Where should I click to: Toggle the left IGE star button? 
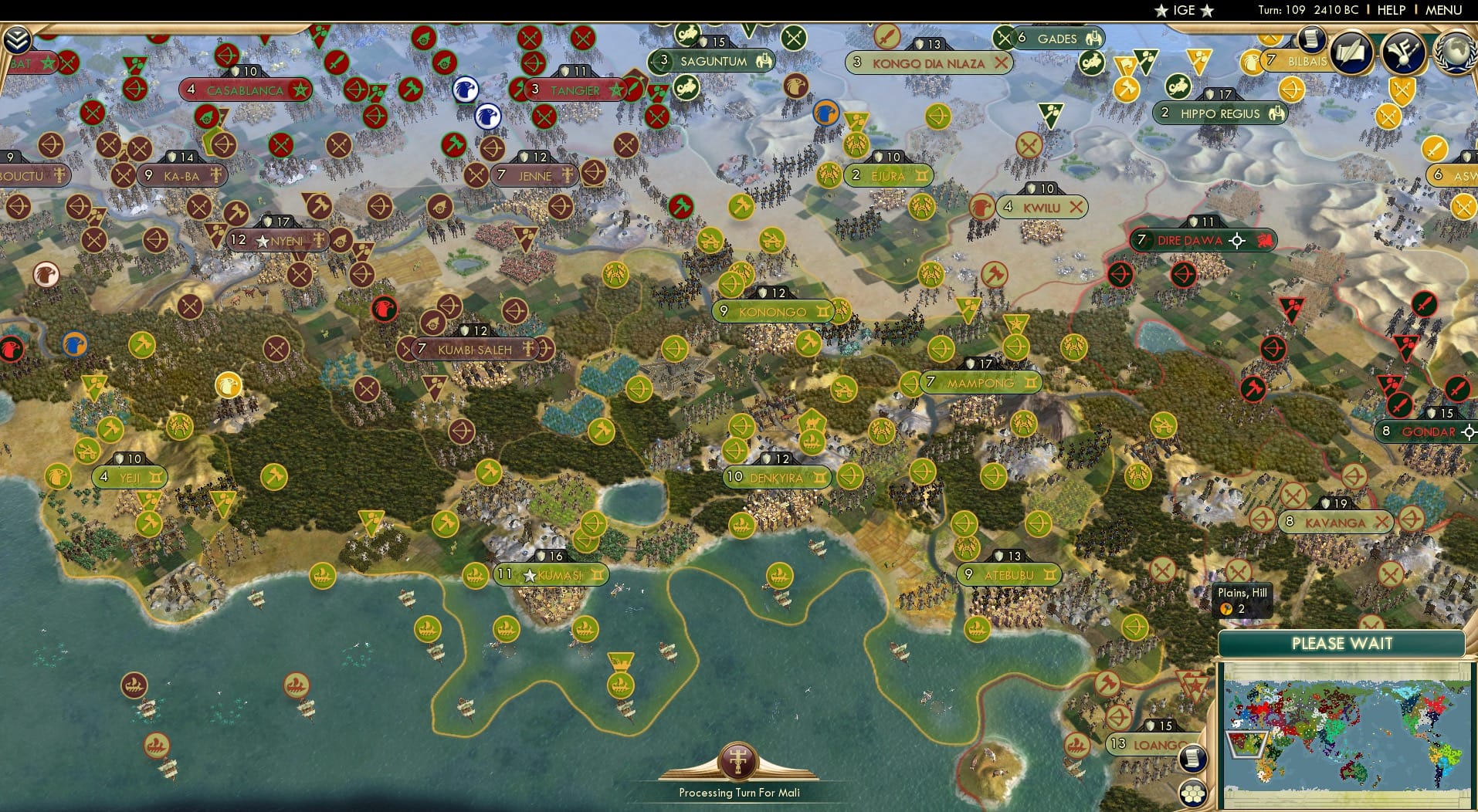(x=1160, y=11)
